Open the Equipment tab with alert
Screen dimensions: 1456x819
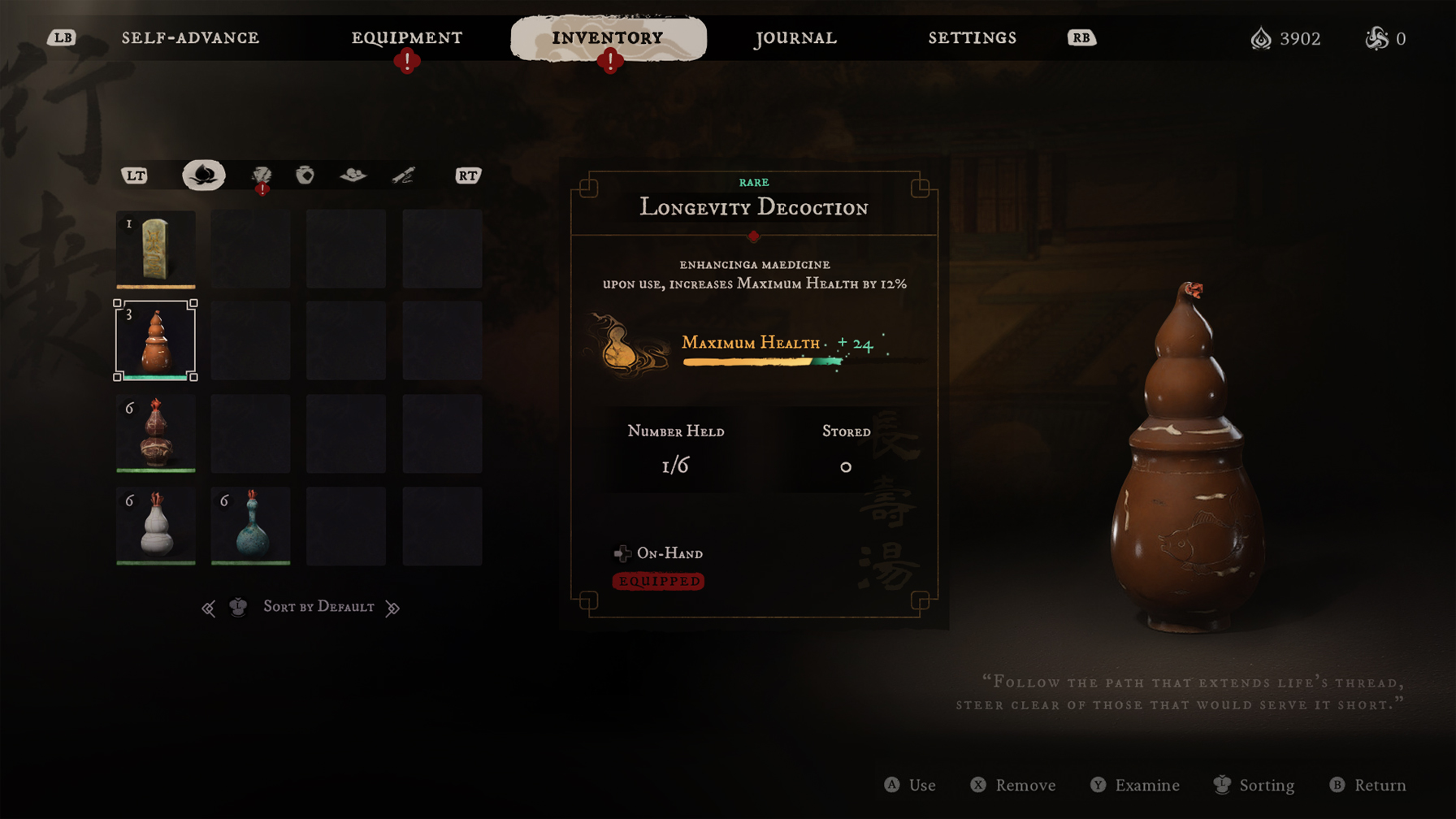point(406,37)
